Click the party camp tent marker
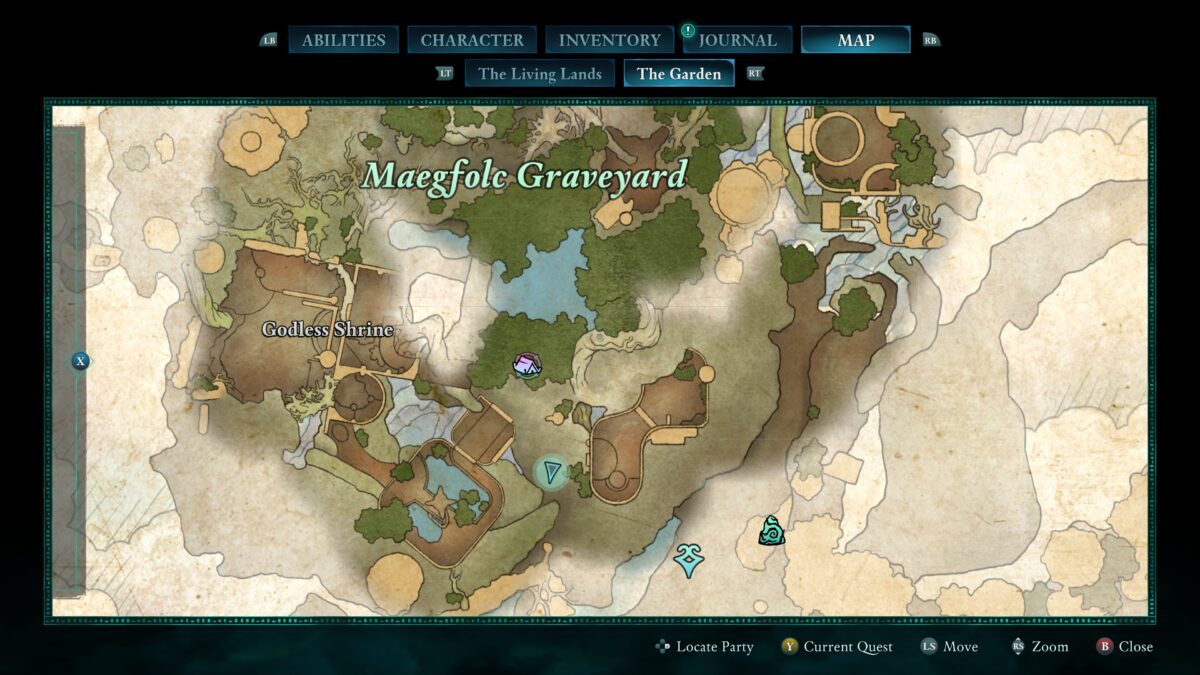 [x=527, y=365]
